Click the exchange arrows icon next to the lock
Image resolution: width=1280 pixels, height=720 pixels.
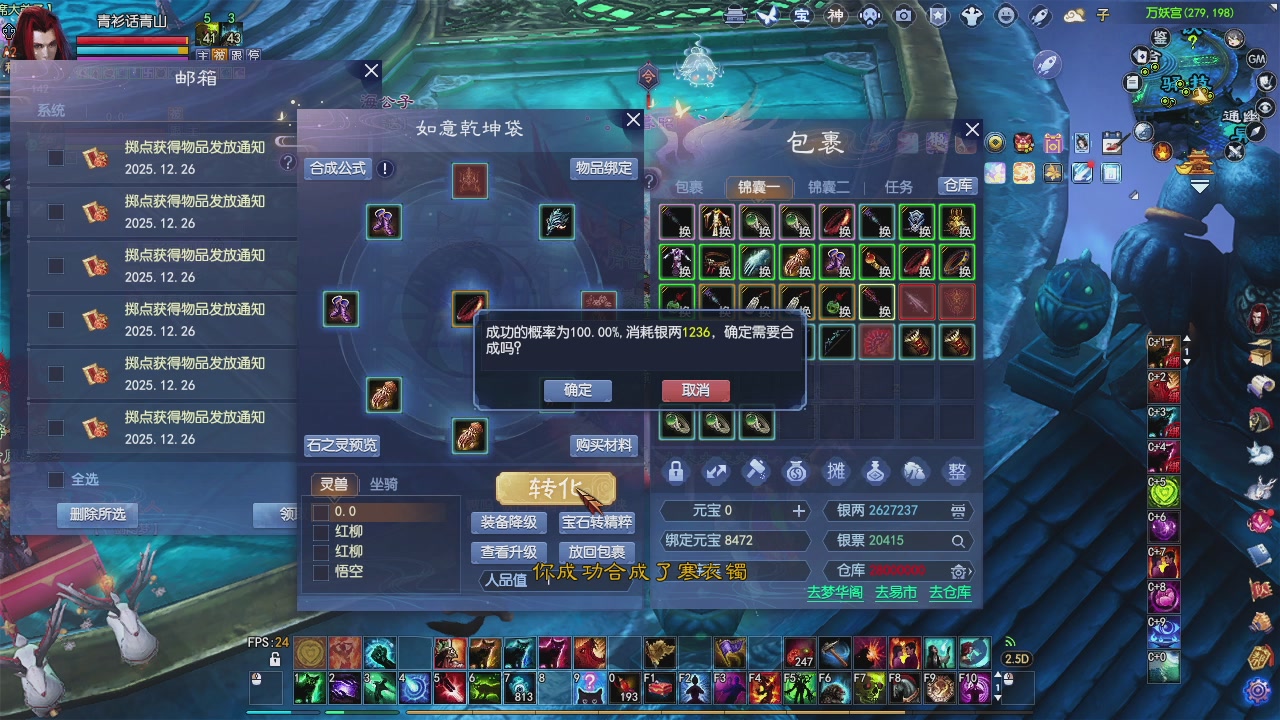[x=716, y=472]
